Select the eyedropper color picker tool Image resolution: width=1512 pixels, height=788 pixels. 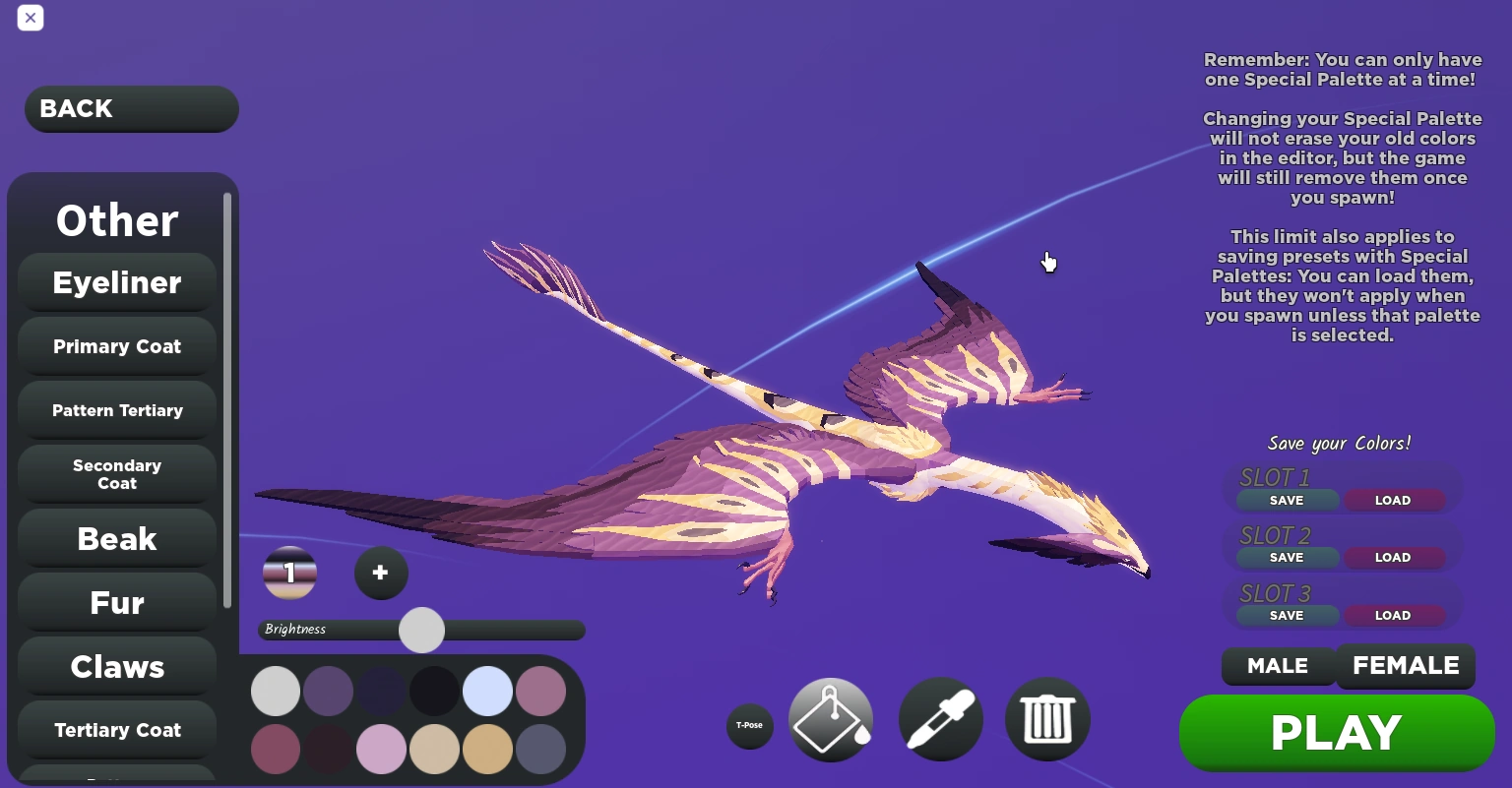940,719
